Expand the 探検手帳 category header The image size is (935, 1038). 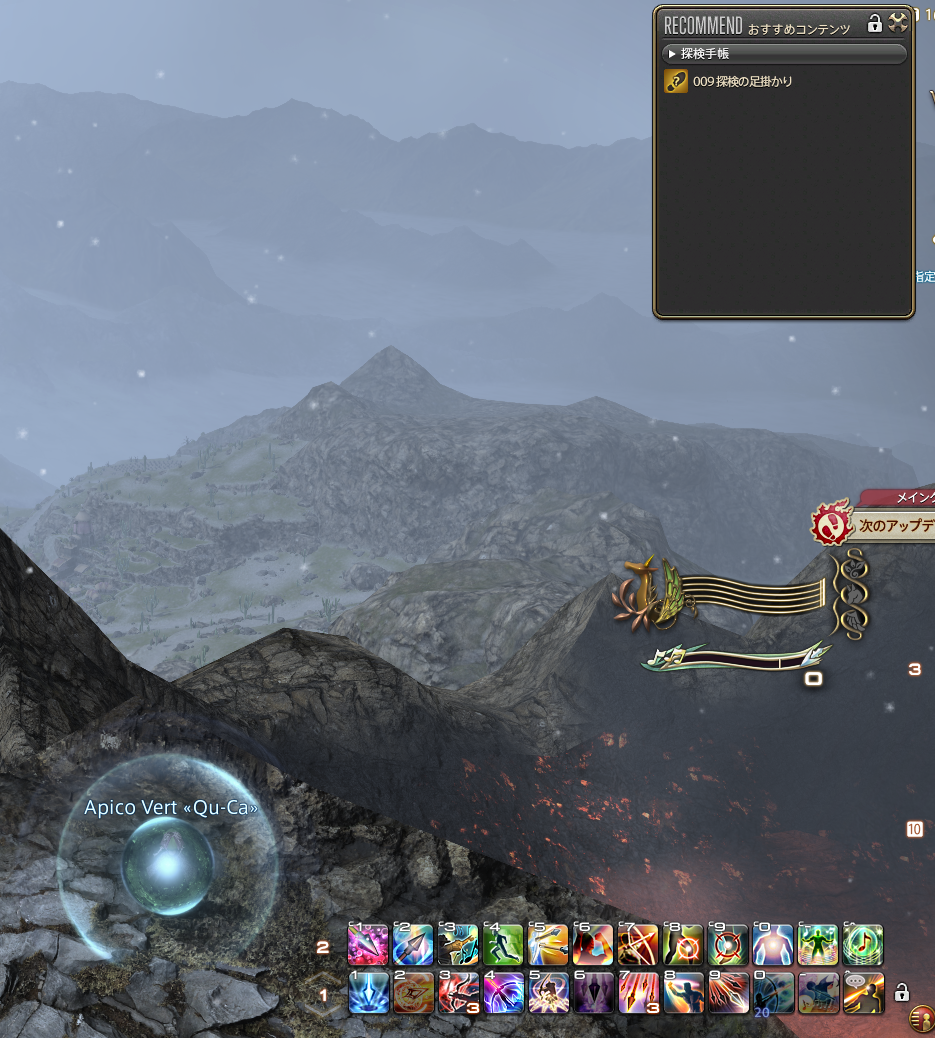click(x=784, y=53)
